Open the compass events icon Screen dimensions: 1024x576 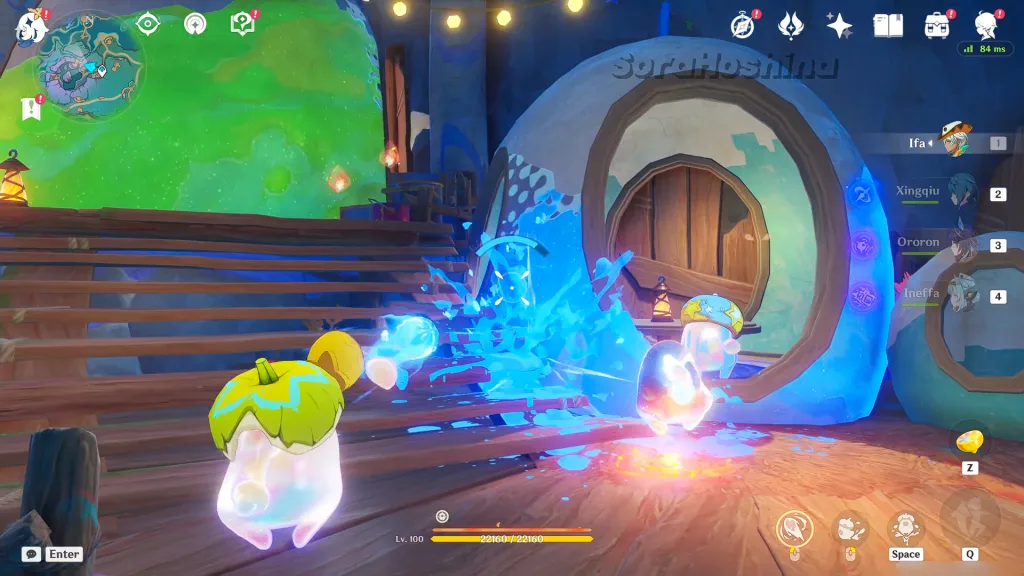[743, 25]
